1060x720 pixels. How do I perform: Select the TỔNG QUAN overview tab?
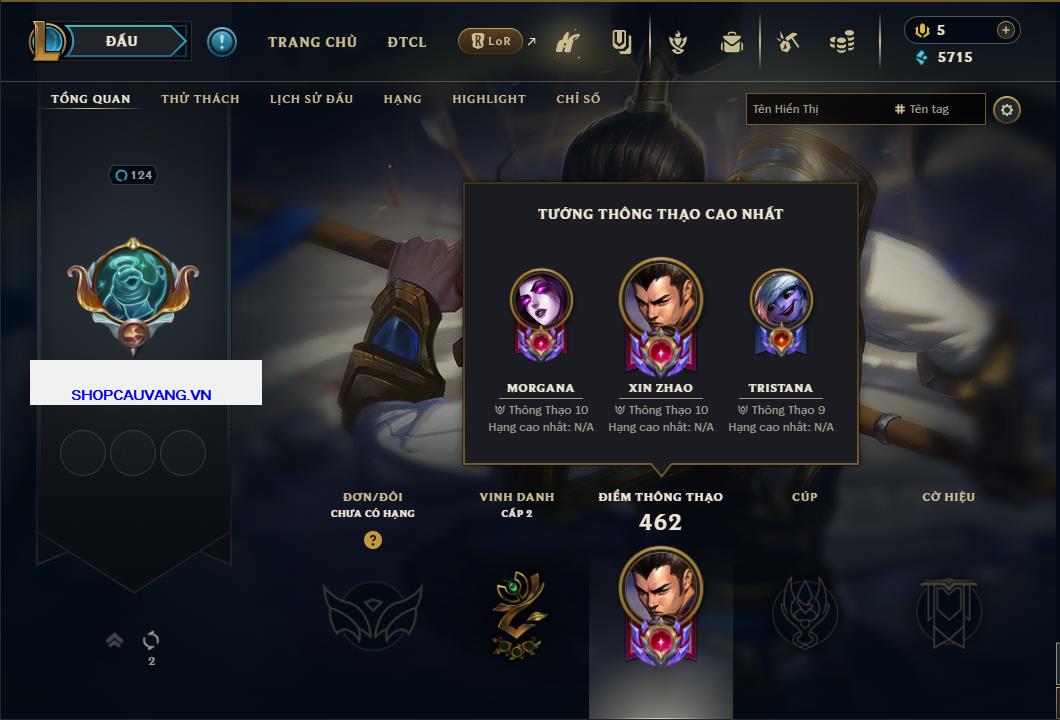coord(90,99)
